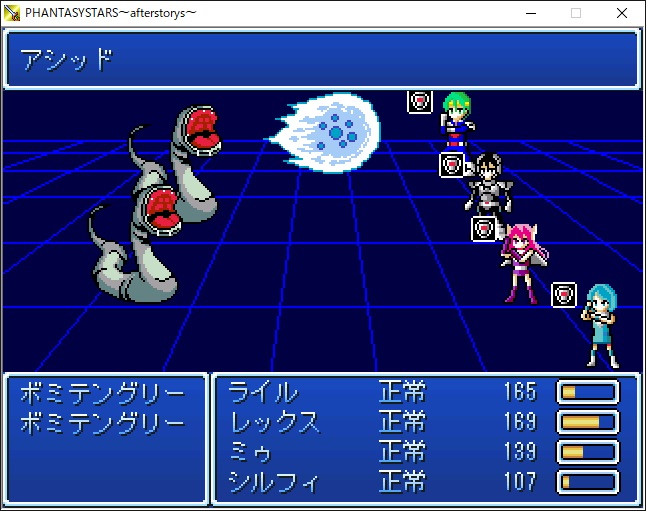Viewport: 646px width, 511px height.
Task: Minimize the game window
Action: [x=530, y=13]
